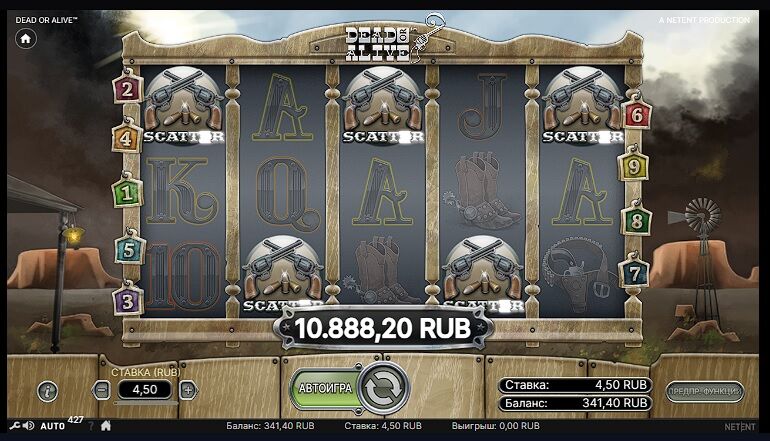Select payline marker number 8

pos(634,220)
